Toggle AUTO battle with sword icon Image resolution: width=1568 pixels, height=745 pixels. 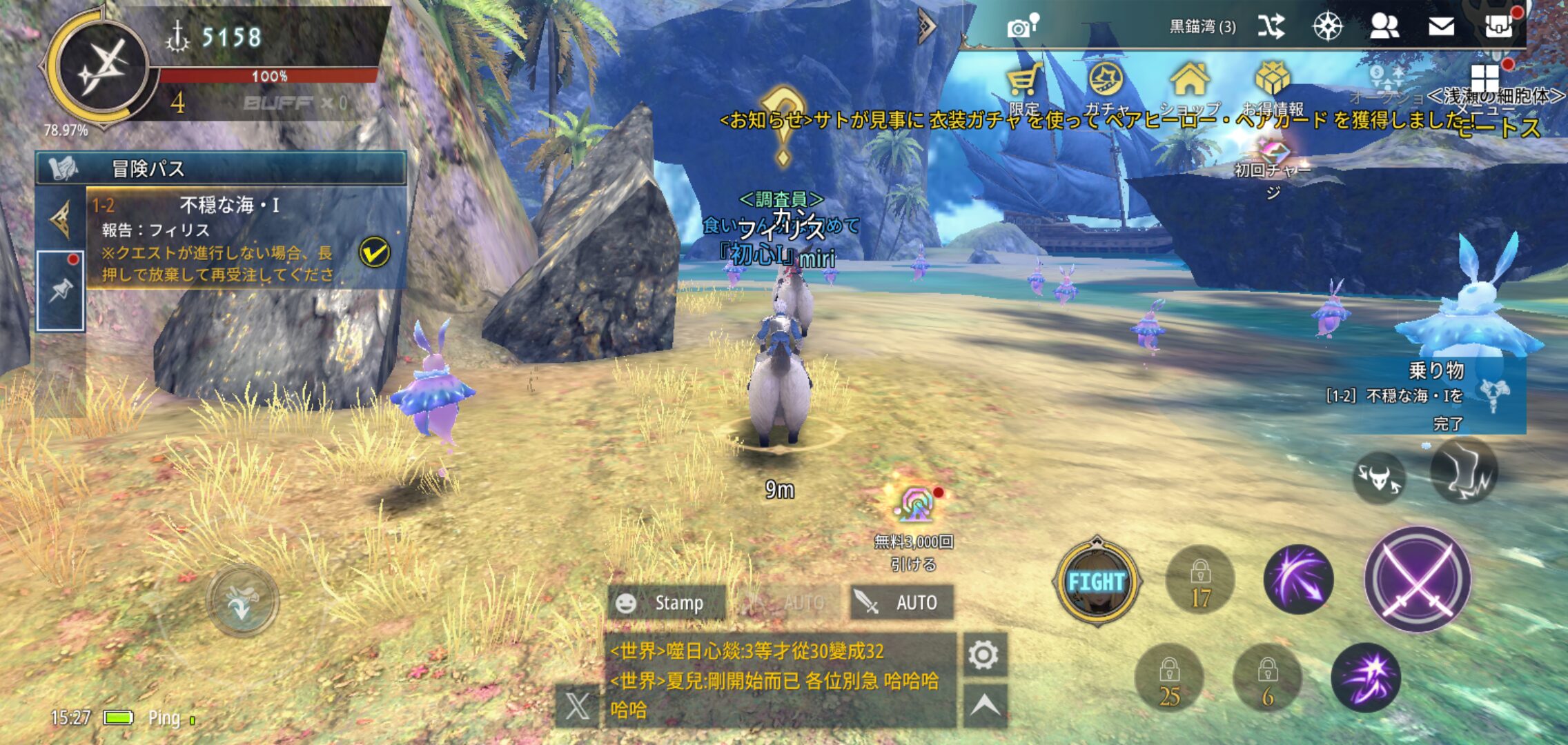[902, 603]
